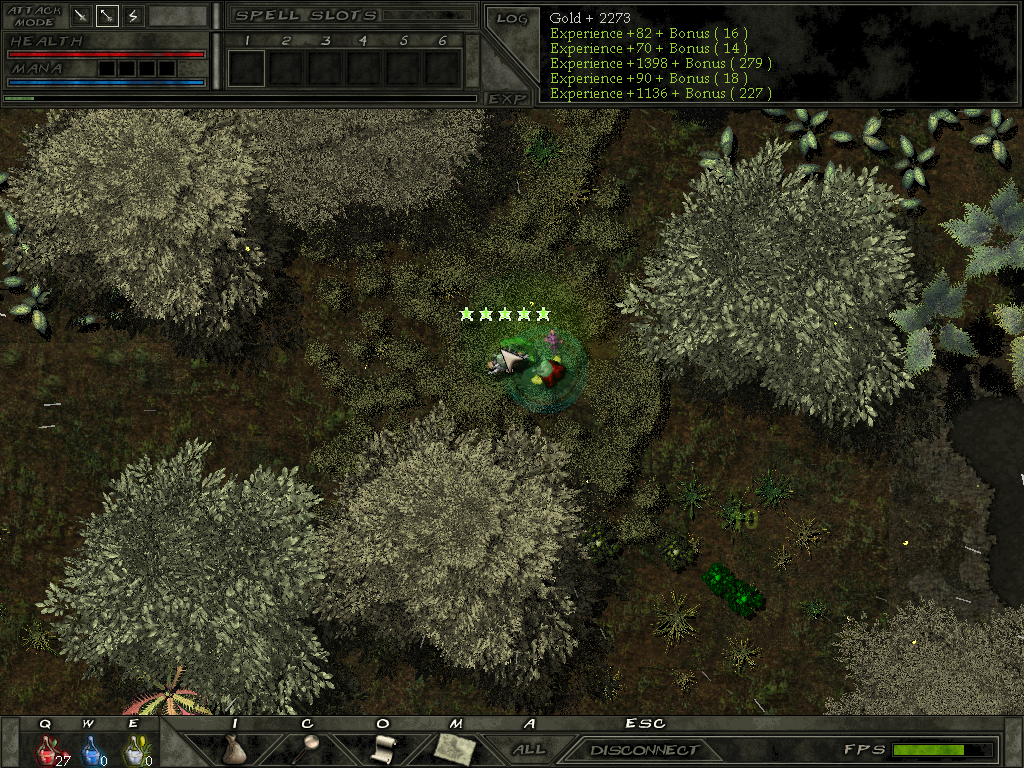Image resolution: width=1024 pixels, height=768 pixels.
Task: Disconnect from the game
Action: (x=643, y=750)
